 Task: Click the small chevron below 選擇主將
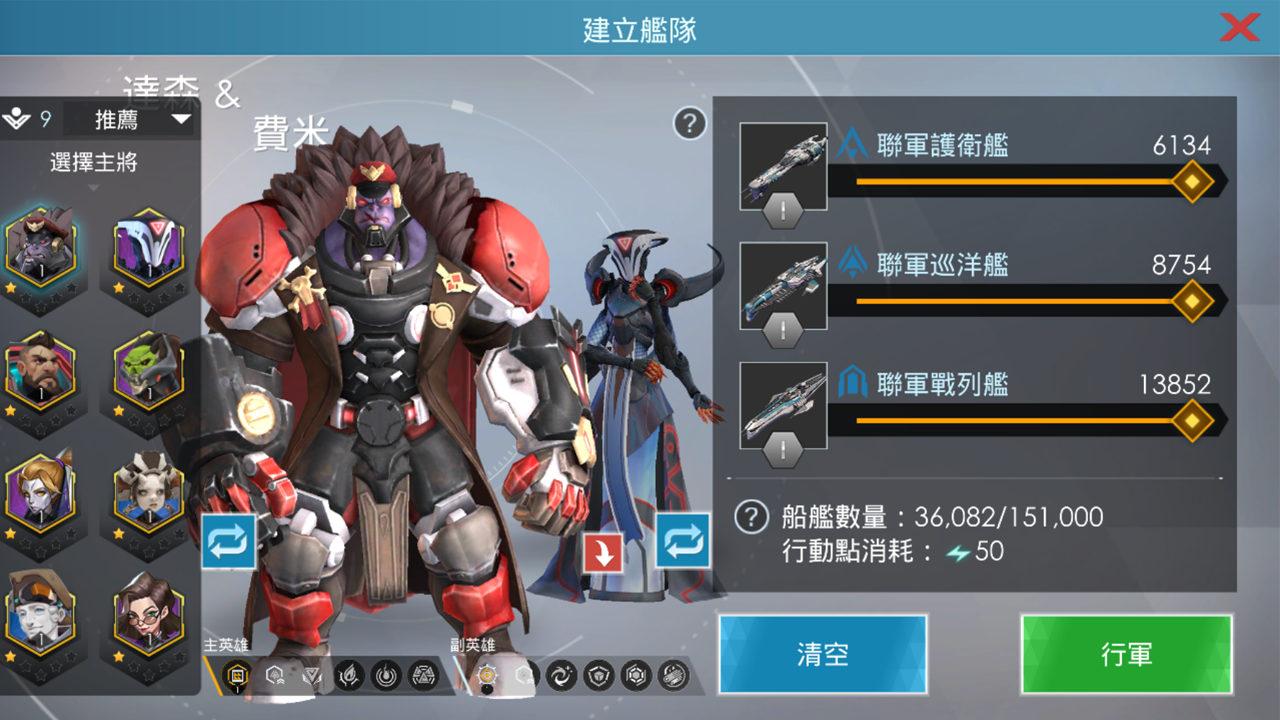click(x=93, y=187)
